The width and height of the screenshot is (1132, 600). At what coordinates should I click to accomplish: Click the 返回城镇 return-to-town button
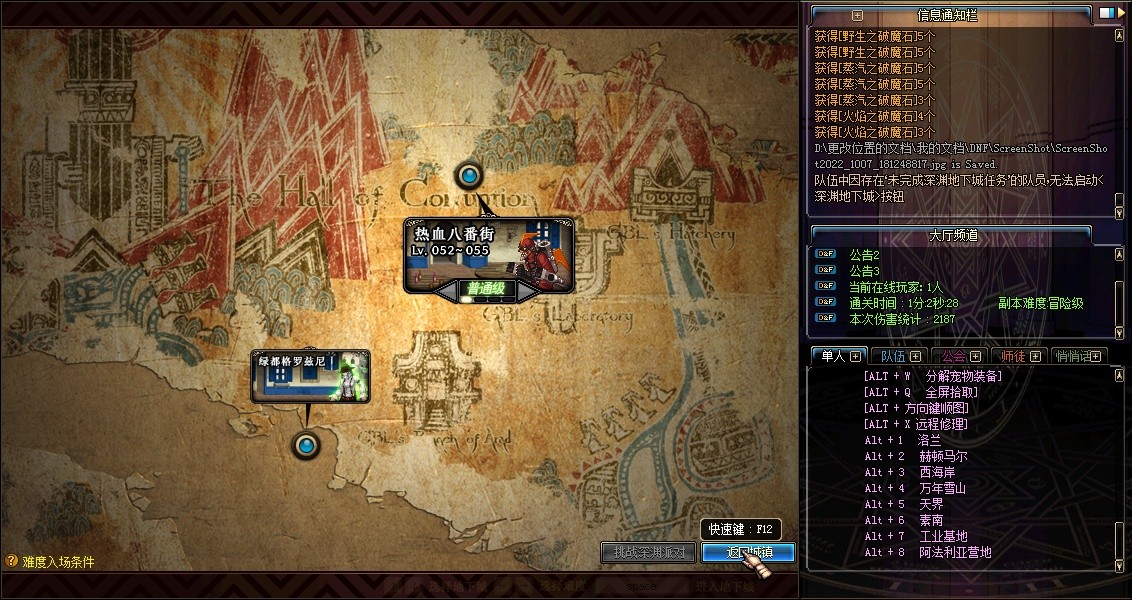[x=748, y=552]
